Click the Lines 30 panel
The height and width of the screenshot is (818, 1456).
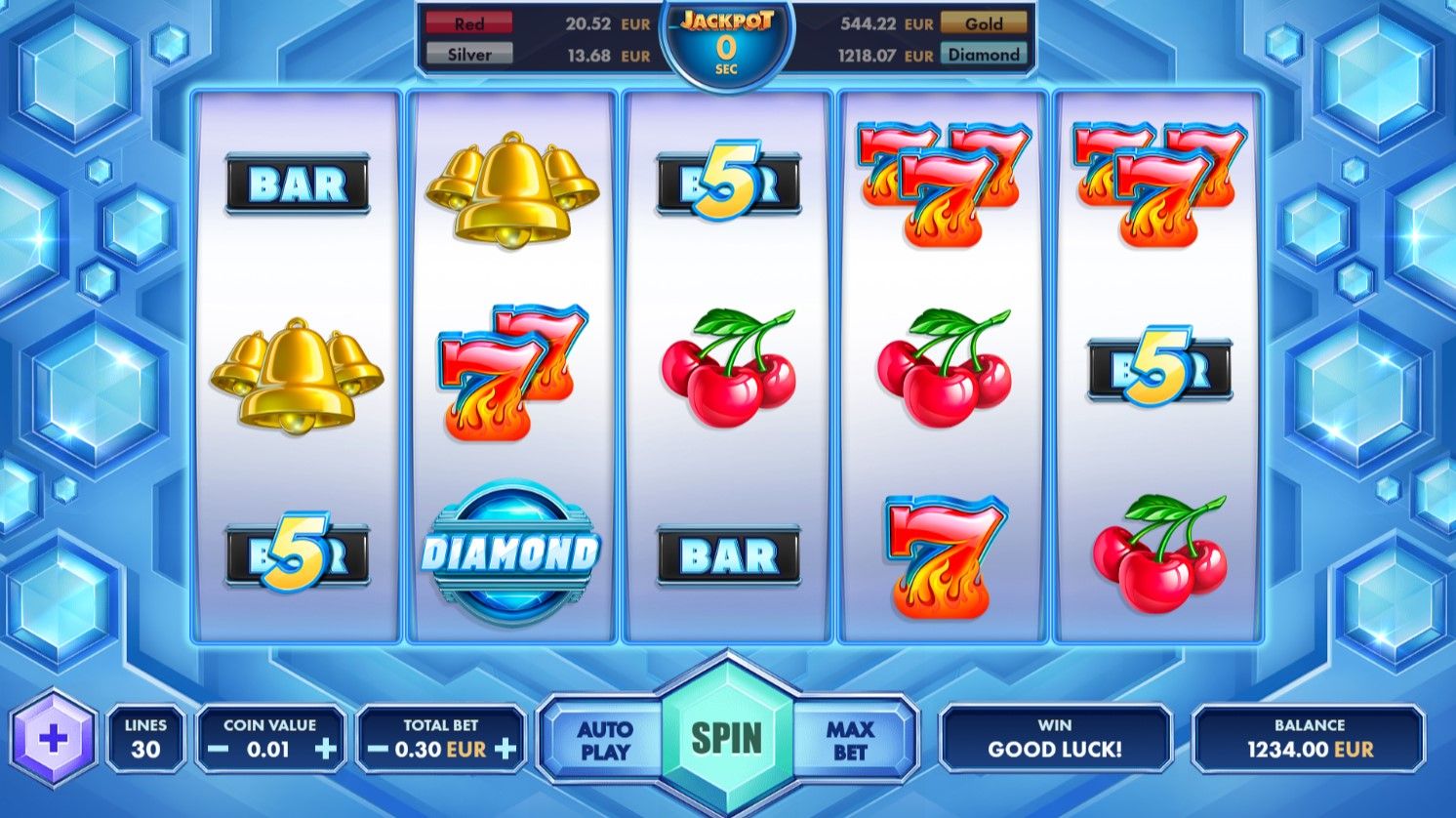click(x=145, y=739)
